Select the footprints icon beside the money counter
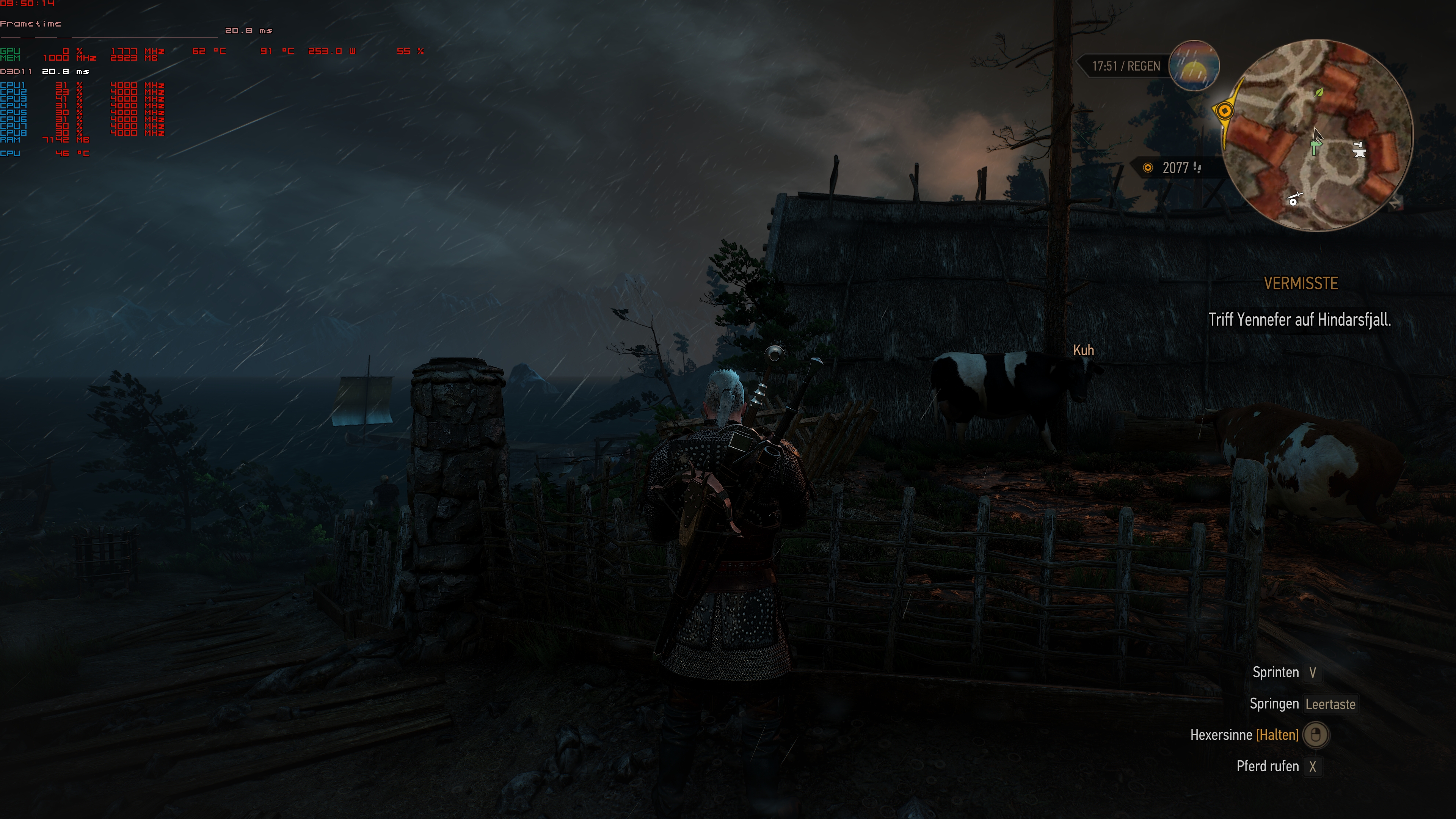This screenshot has height=819, width=1456. point(1197,167)
